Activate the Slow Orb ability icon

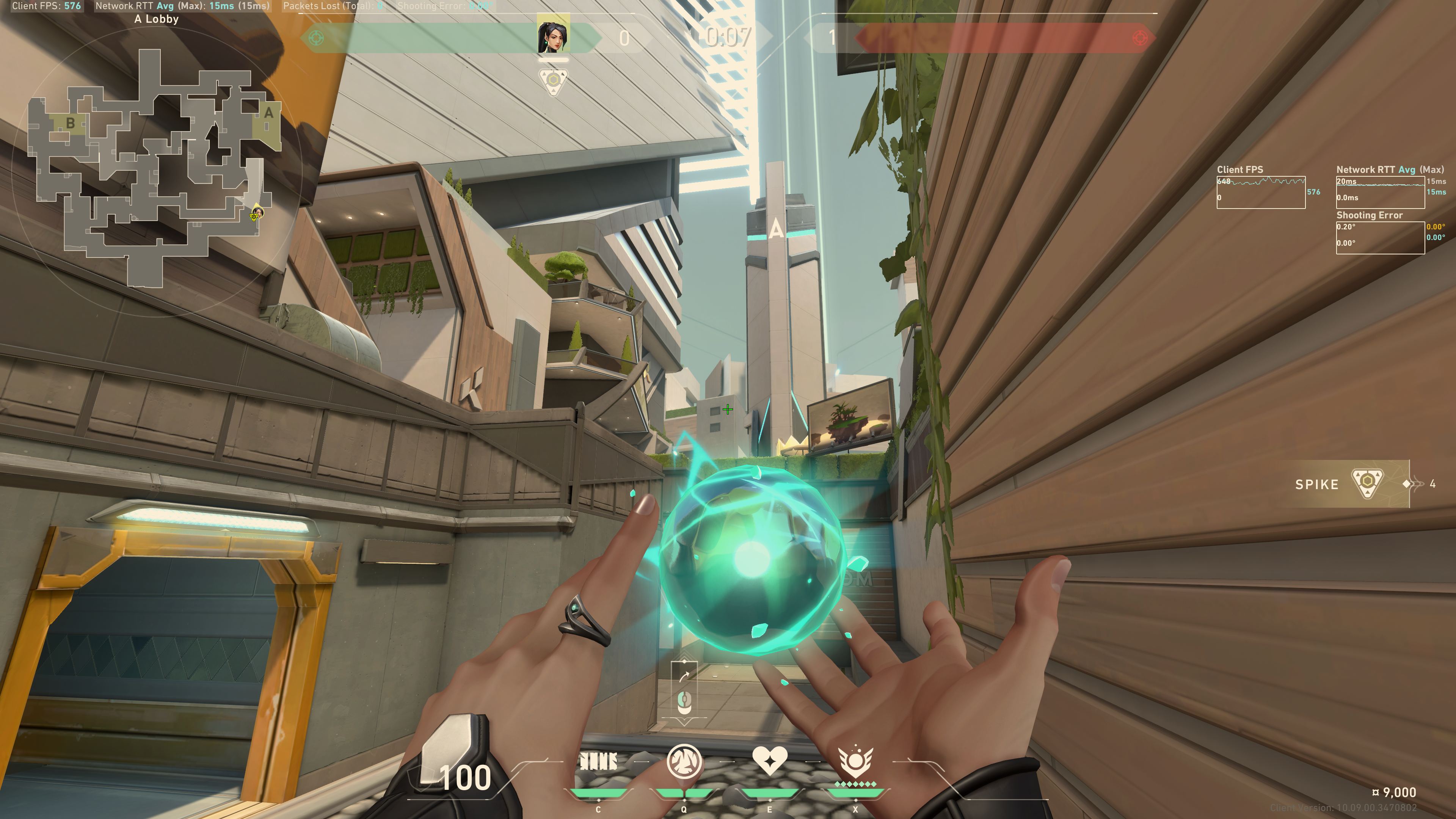[x=684, y=761]
